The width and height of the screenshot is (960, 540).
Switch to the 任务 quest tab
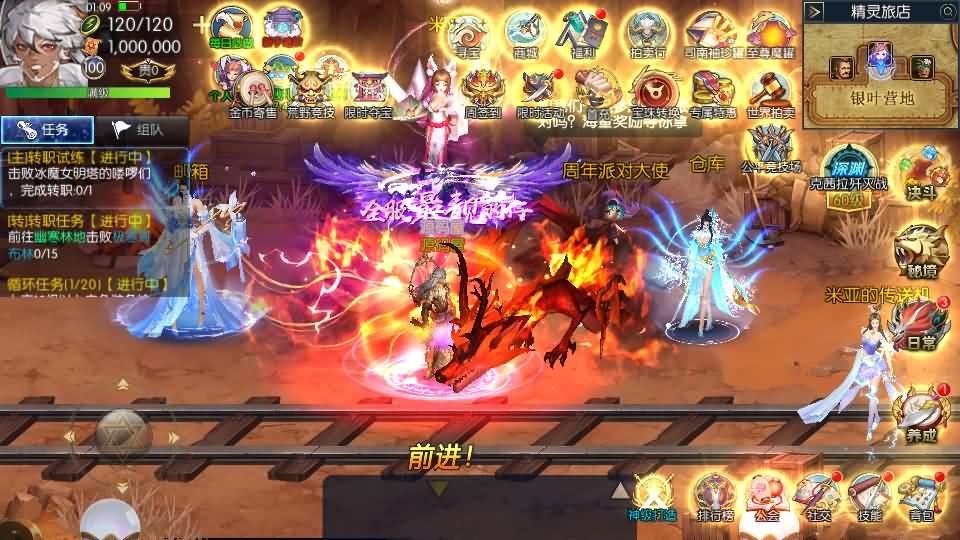48,130
